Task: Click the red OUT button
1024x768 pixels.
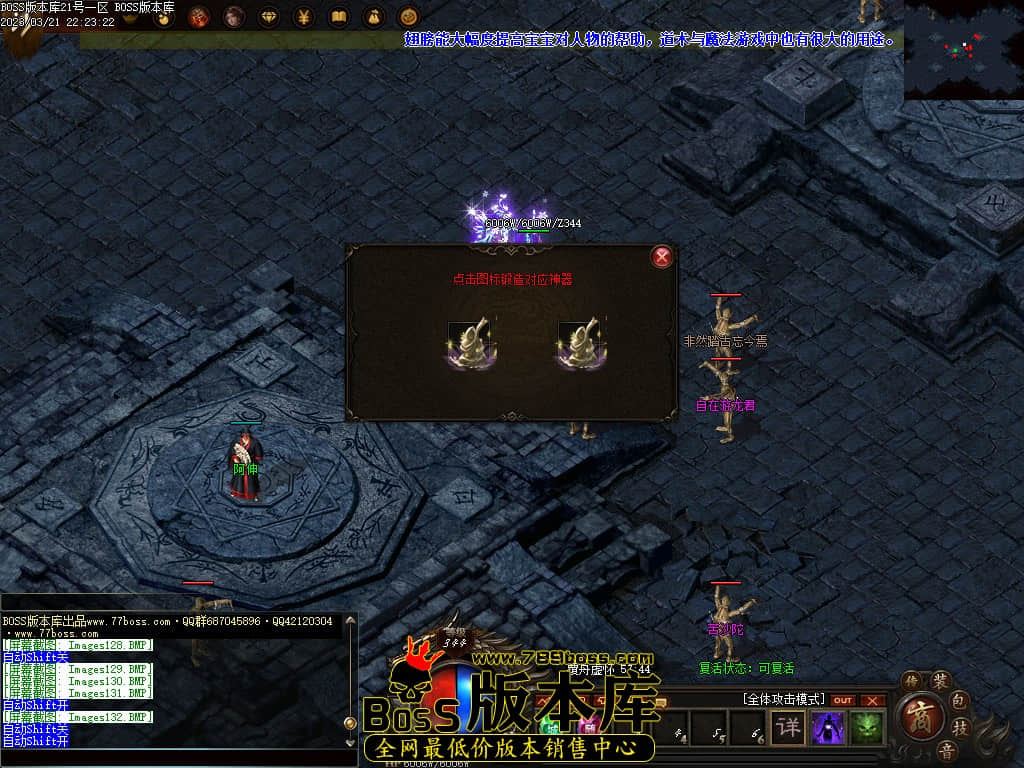Action: point(843,700)
